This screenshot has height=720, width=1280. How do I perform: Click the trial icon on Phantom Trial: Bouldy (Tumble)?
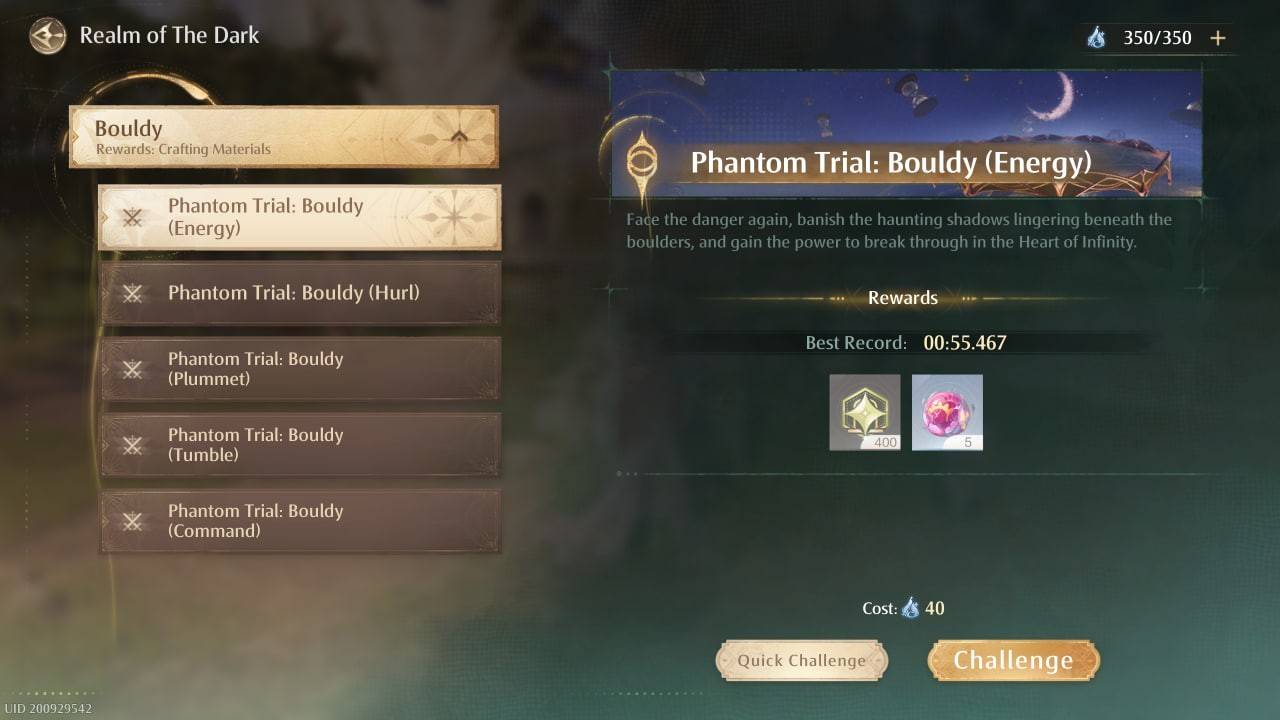(132, 445)
